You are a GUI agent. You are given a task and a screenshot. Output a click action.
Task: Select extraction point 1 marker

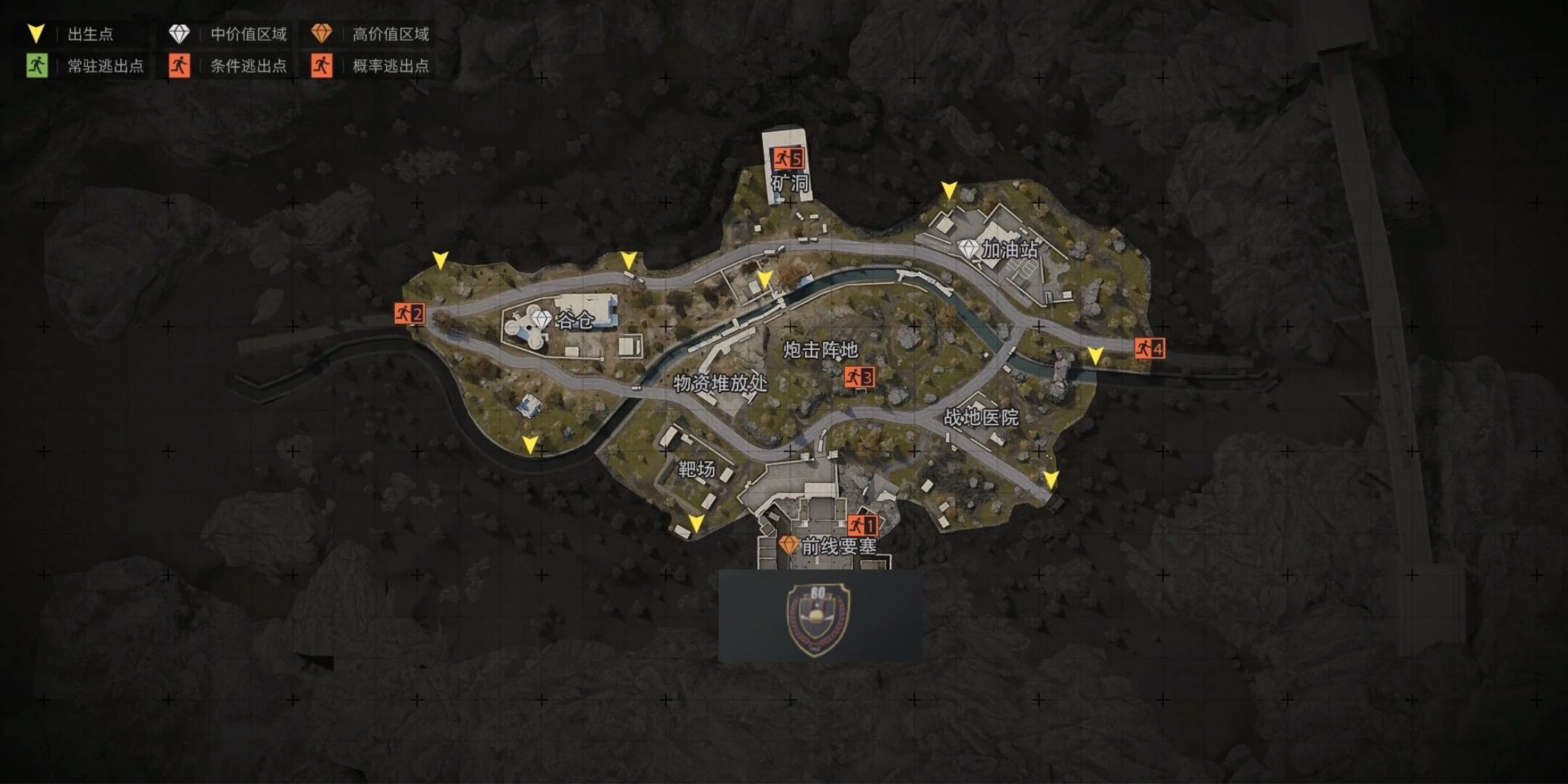pos(863,524)
